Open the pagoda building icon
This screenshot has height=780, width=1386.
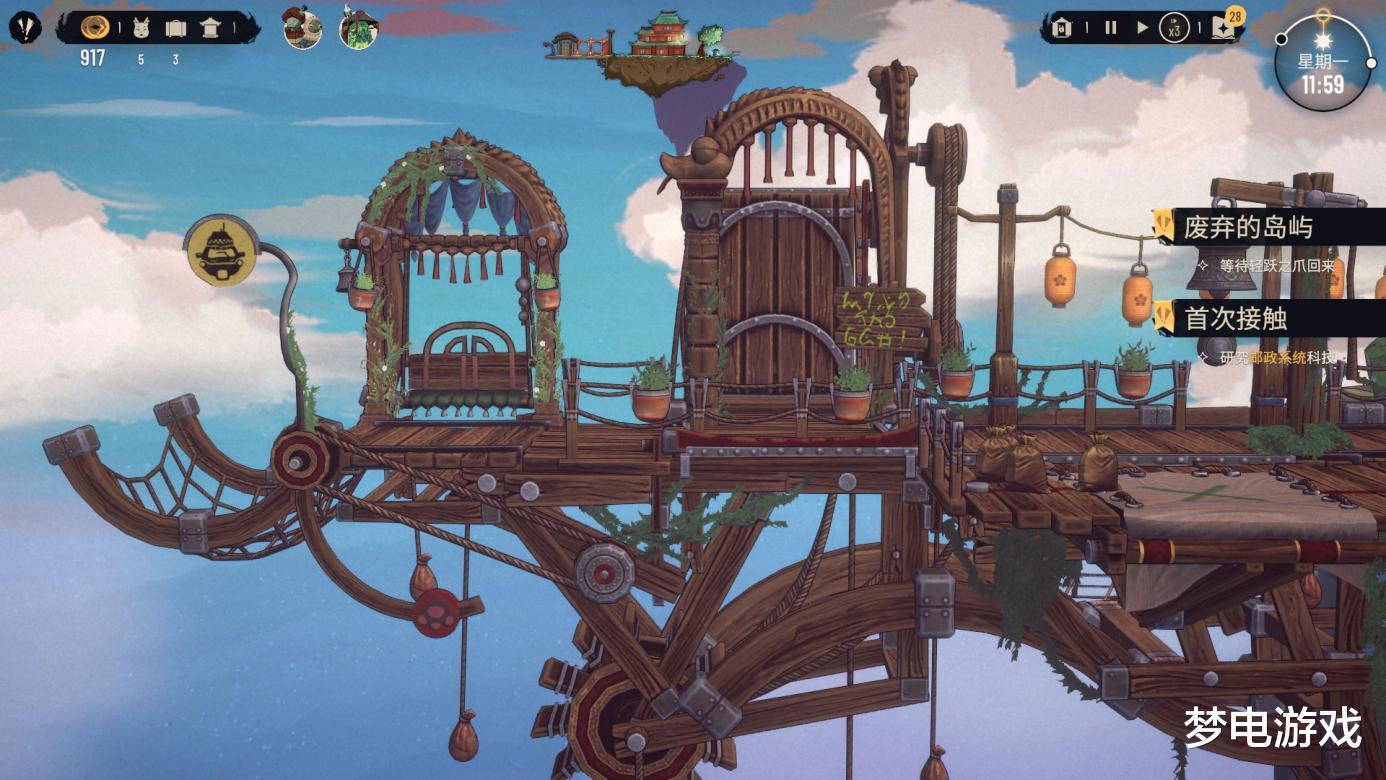click(210, 28)
